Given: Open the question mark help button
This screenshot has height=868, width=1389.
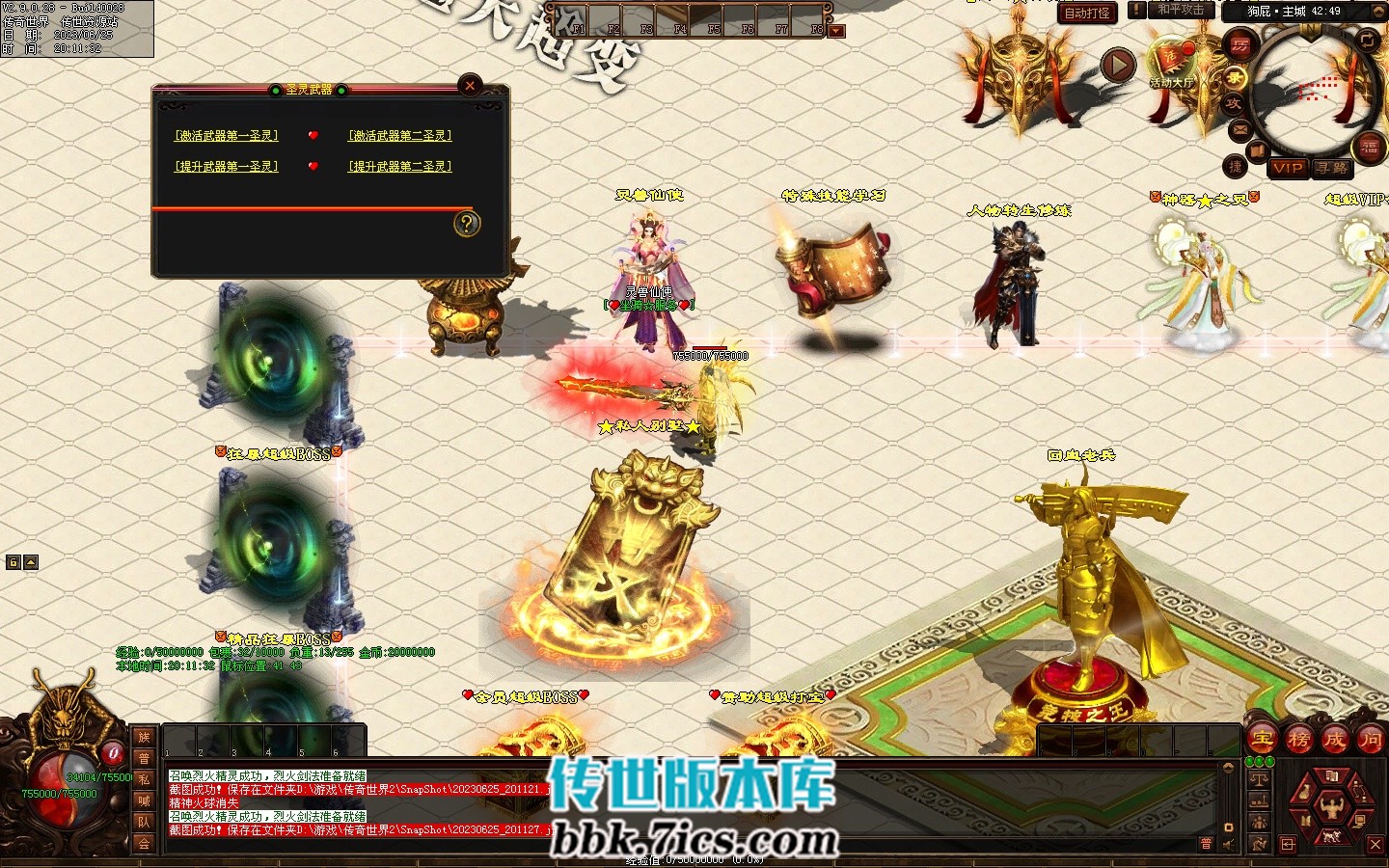Looking at the screenshot, I should pos(467,224).
